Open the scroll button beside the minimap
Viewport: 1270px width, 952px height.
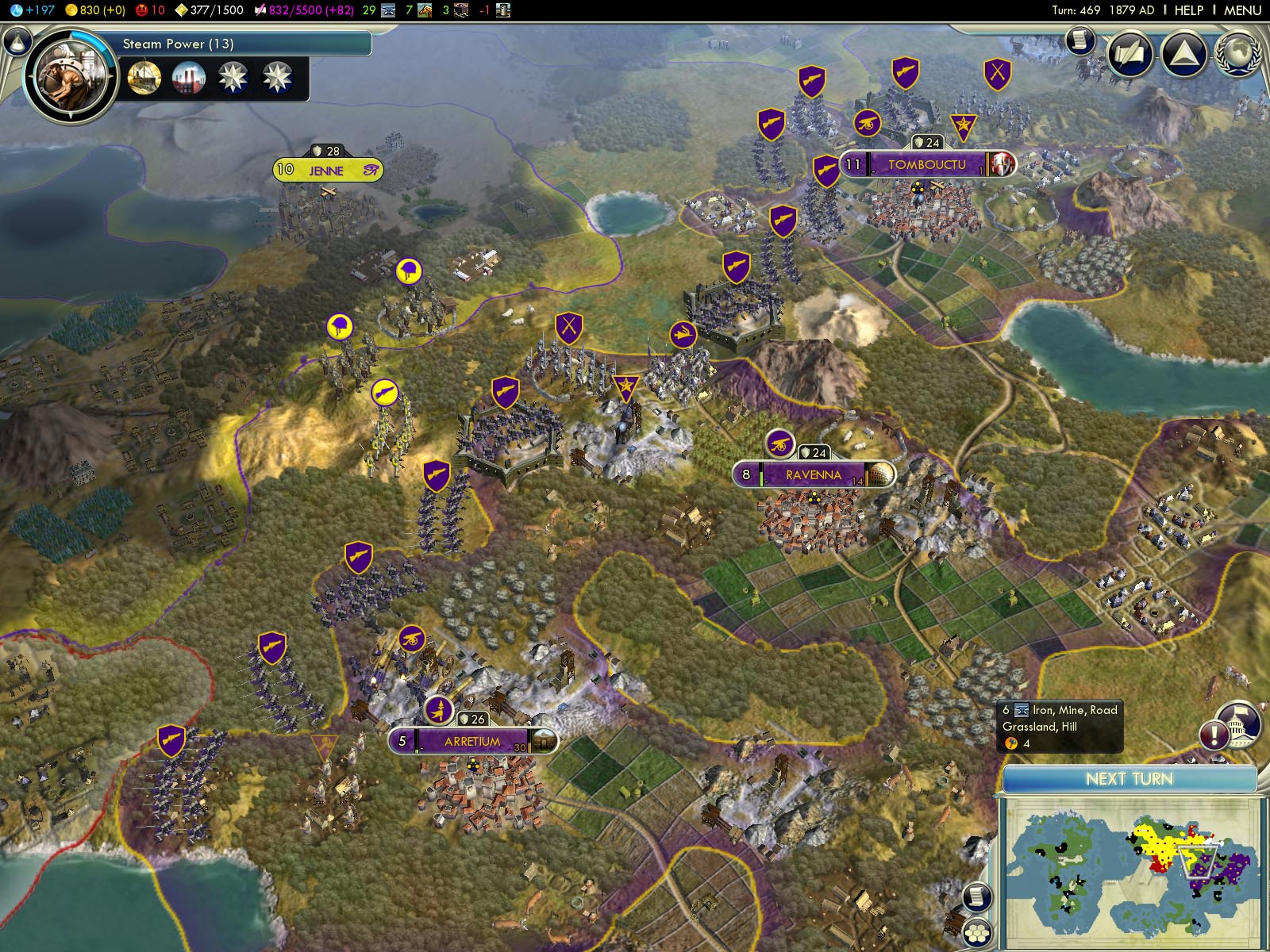tap(977, 897)
